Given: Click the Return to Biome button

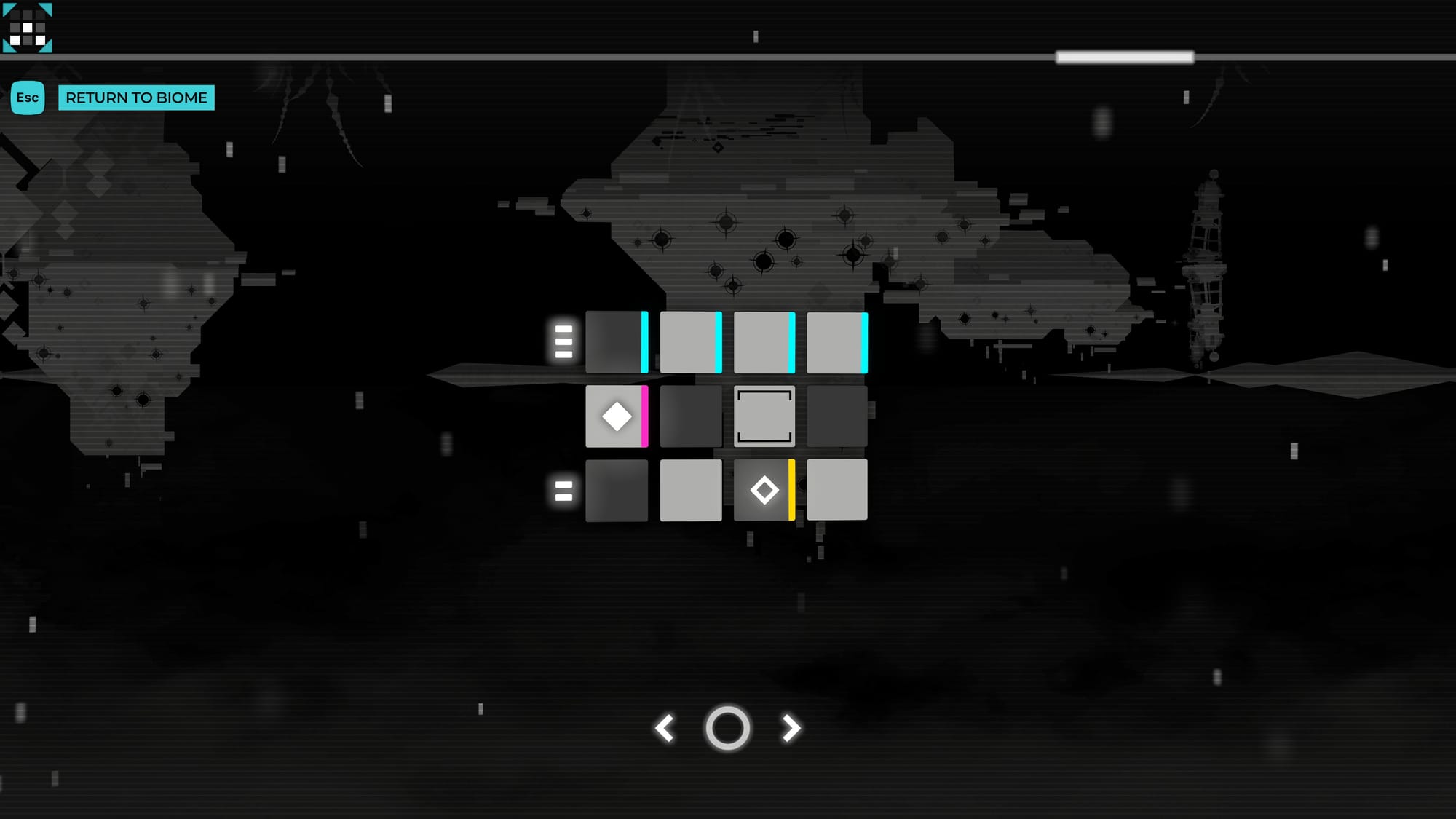Looking at the screenshot, I should click(136, 98).
